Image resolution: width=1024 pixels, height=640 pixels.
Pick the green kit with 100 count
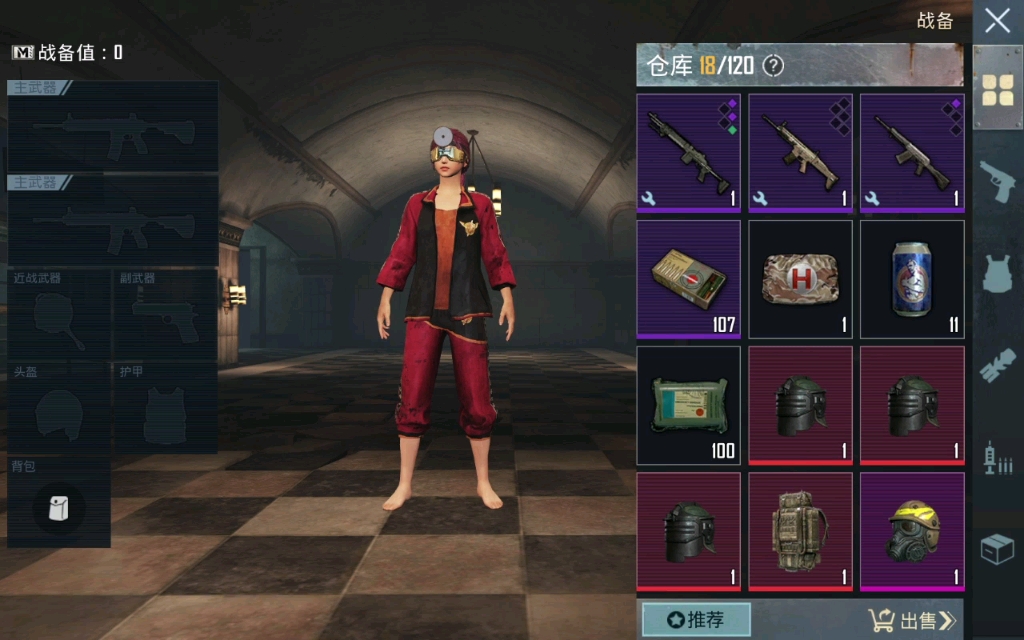[689, 405]
